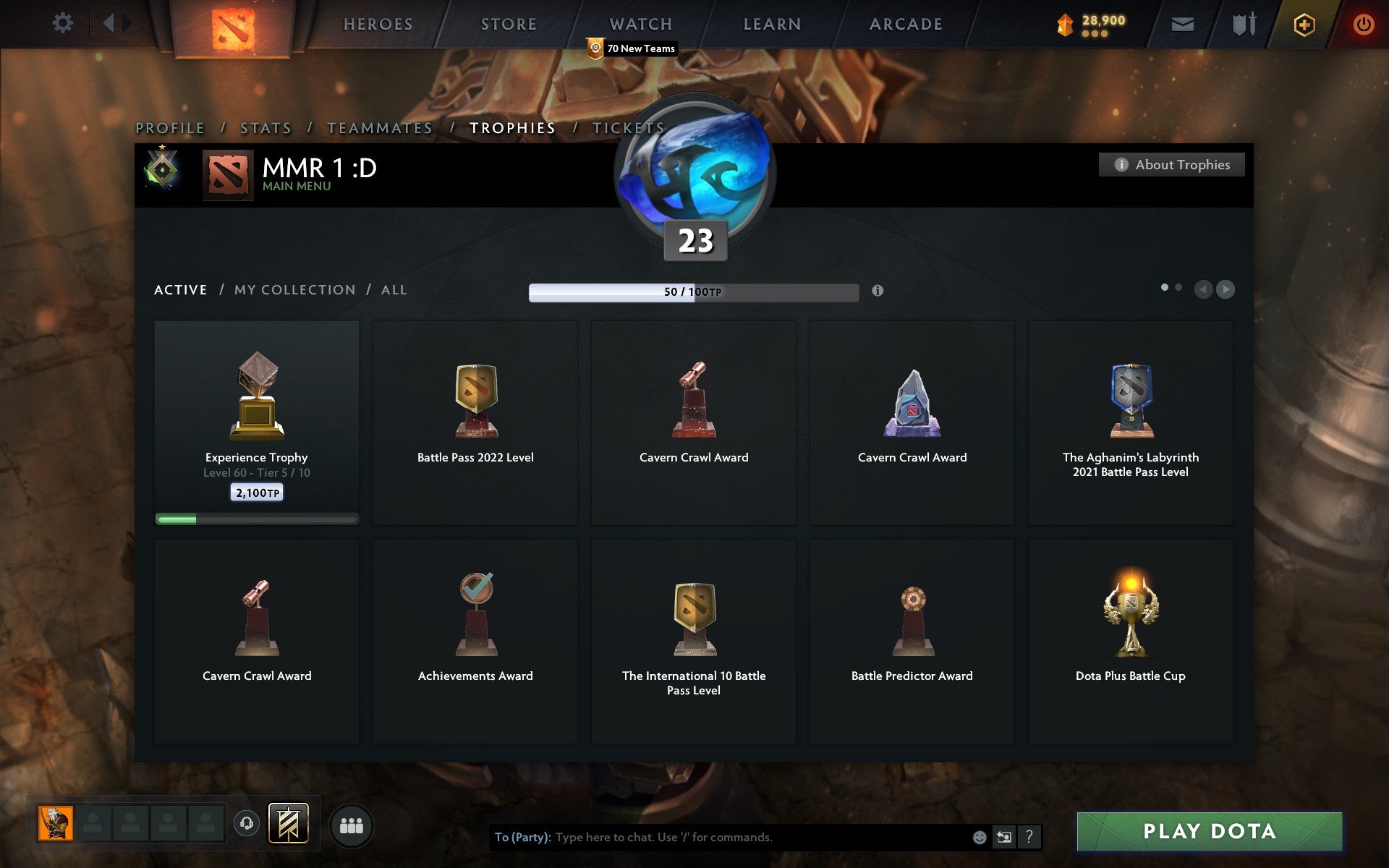Open the mail inbox icon

[x=1182, y=23]
